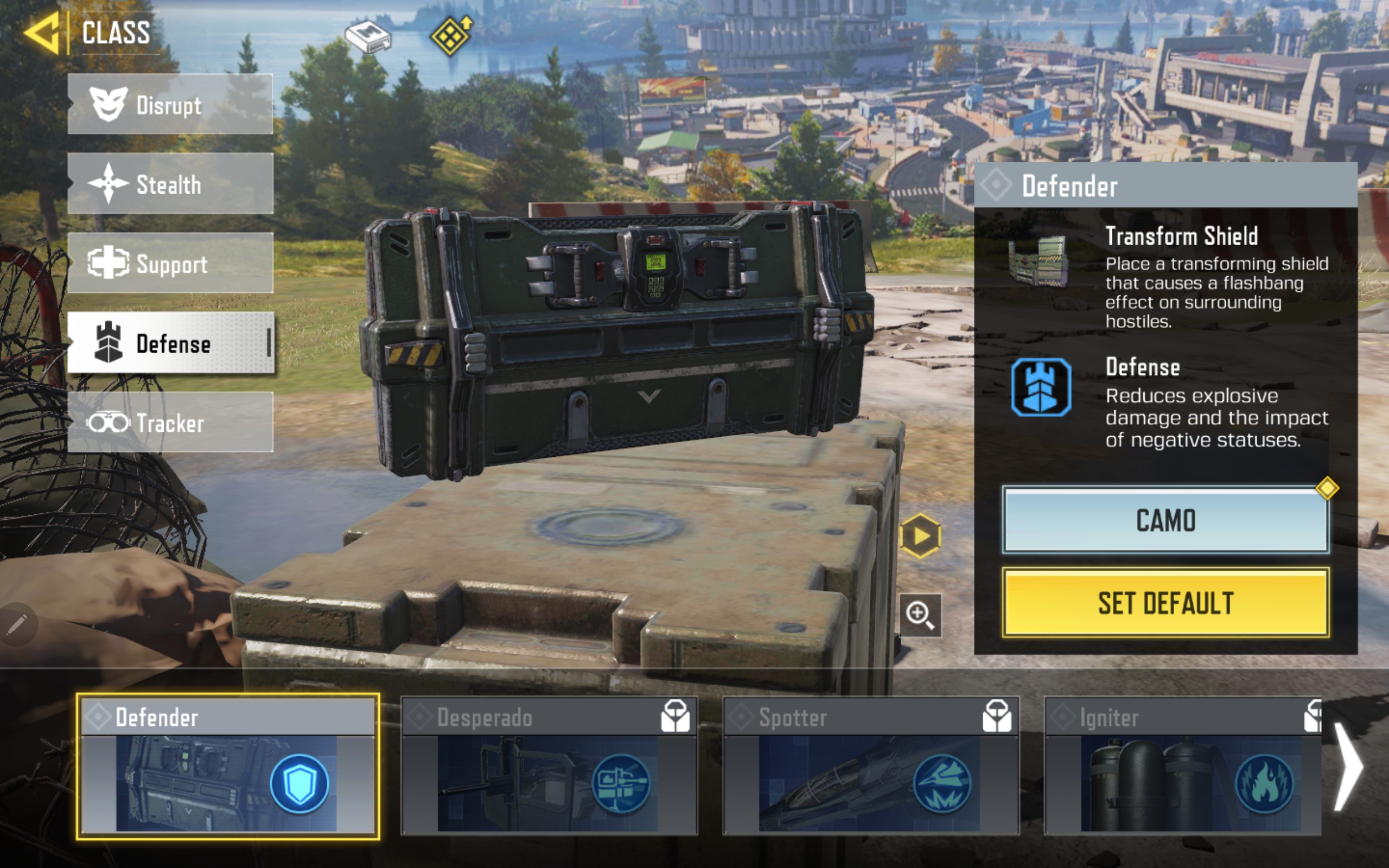Screen dimensions: 1389x868
Task: Open the Support class category
Action: (x=170, y=264)
